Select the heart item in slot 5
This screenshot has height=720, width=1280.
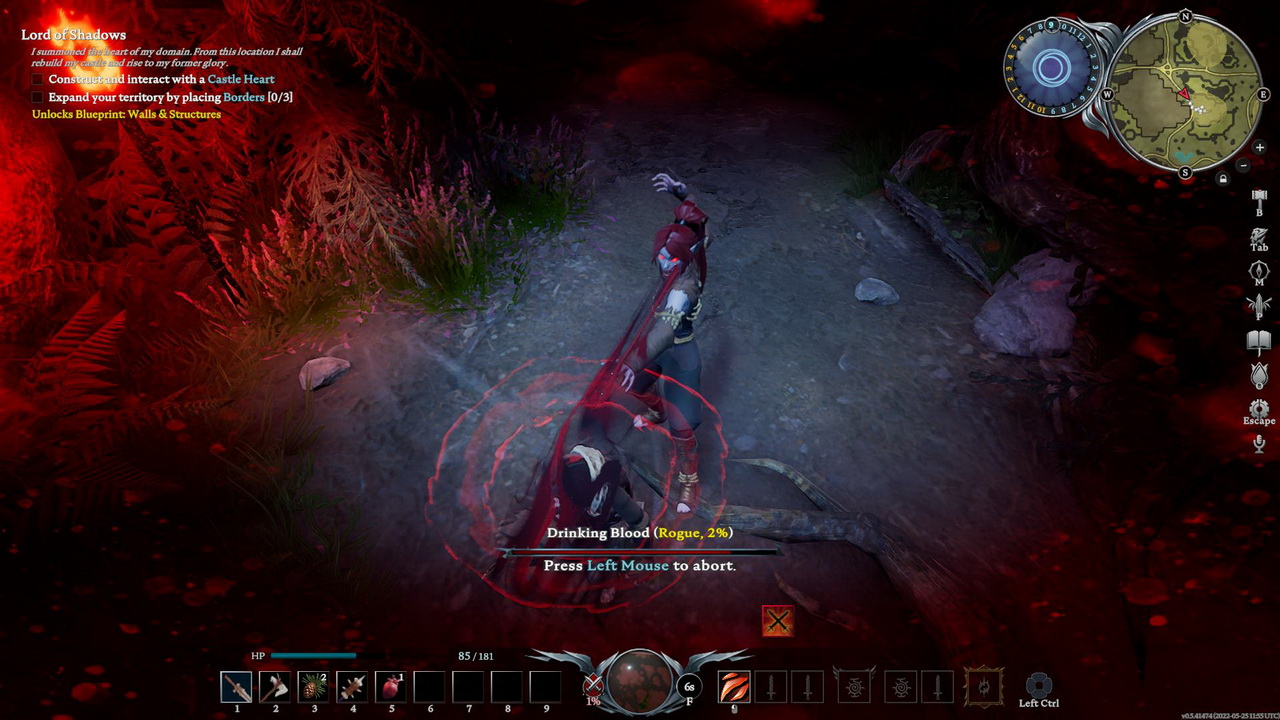coord(391,686)
